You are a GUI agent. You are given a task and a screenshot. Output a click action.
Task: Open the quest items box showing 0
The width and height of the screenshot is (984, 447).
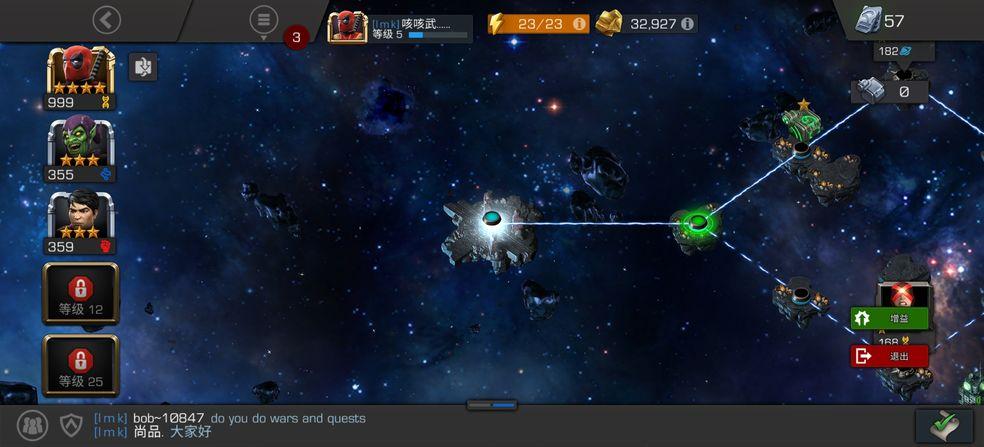click(x=890, y=91)
